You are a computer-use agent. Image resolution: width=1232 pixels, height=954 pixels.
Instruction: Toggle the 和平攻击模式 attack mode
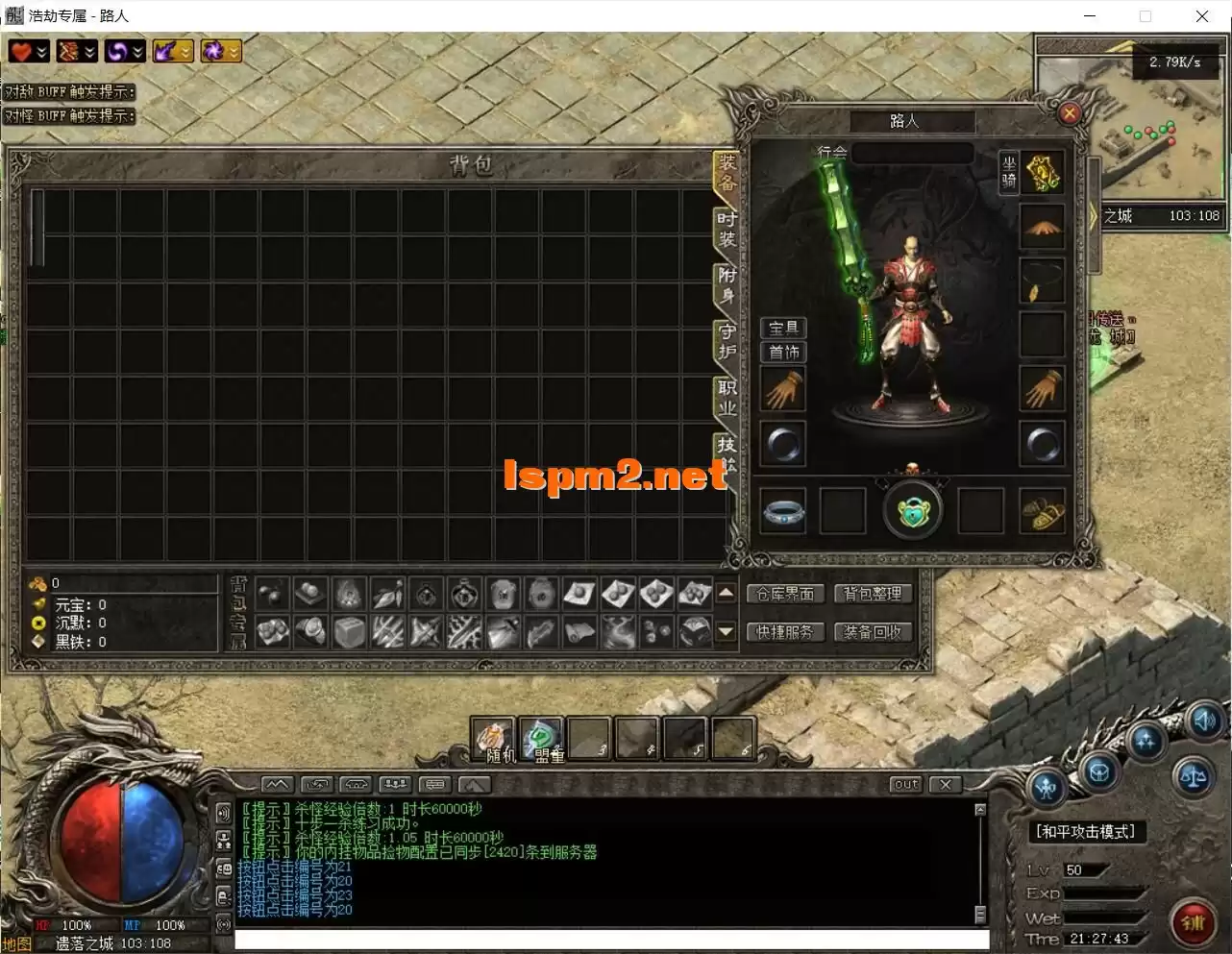pyautogui.click(x=1085, y=832)
